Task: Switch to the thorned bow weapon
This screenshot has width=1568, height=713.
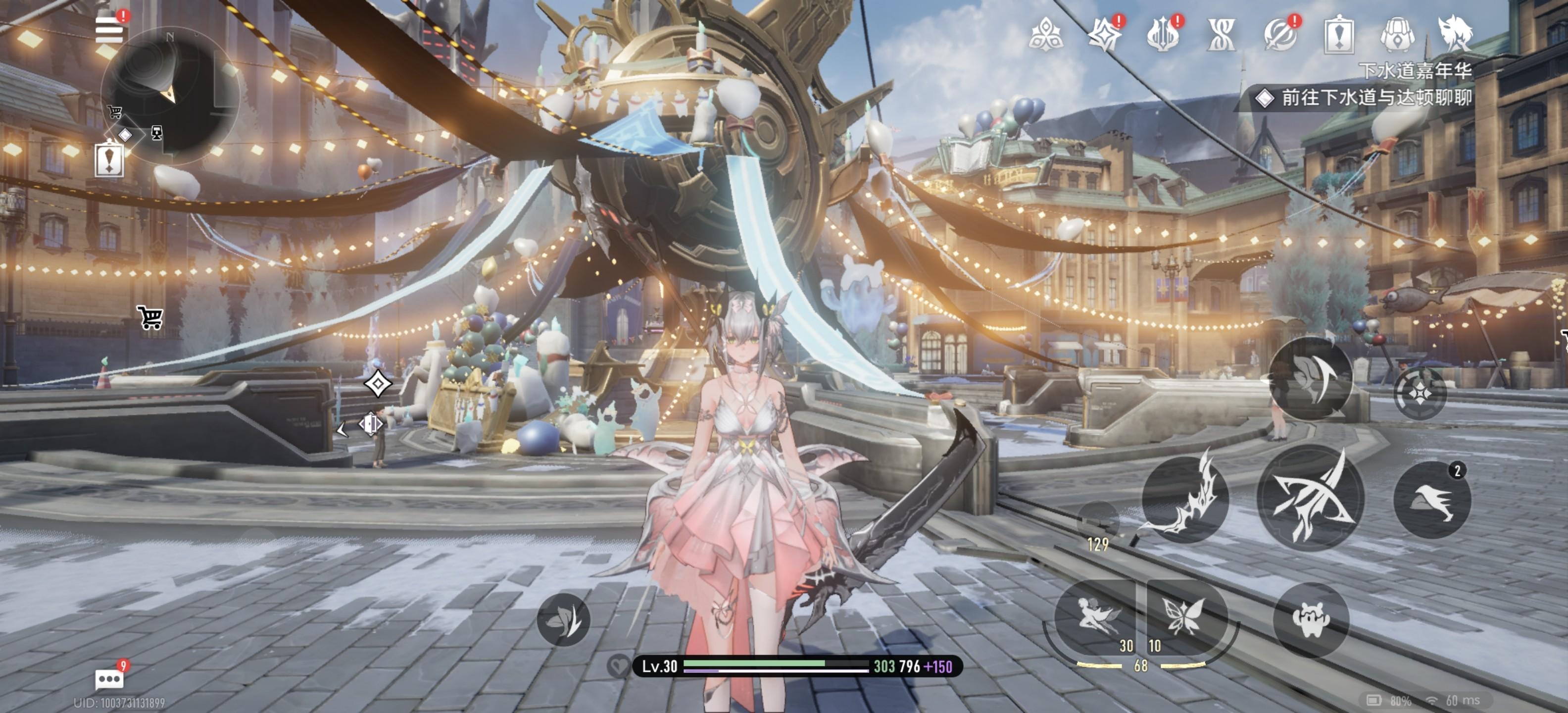Action: click(x=1184, y=498)
